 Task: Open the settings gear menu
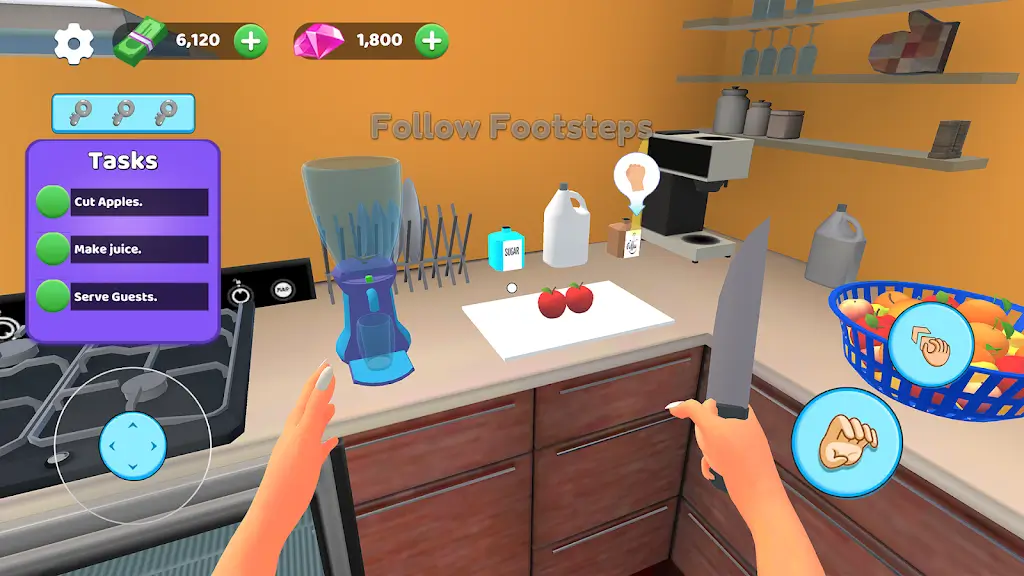73,43
